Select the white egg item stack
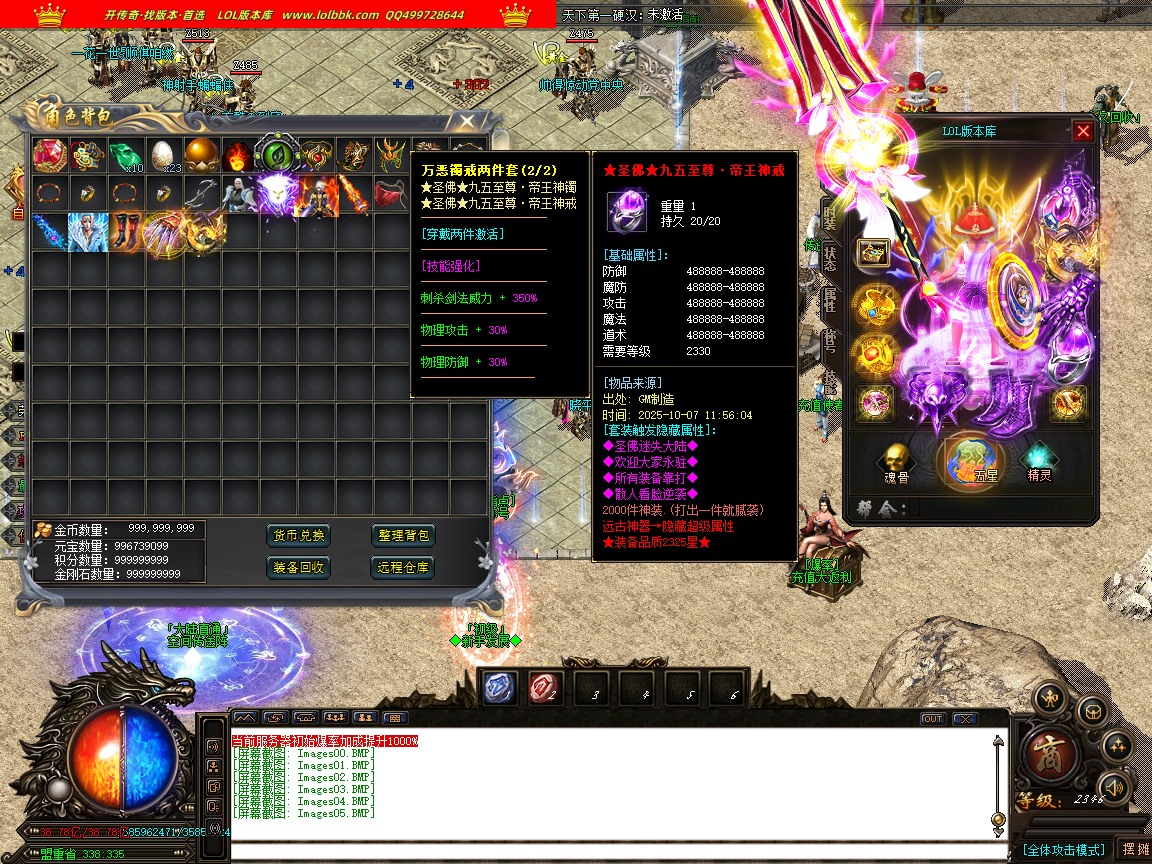 pyautogui.click(x=163, y=155)
